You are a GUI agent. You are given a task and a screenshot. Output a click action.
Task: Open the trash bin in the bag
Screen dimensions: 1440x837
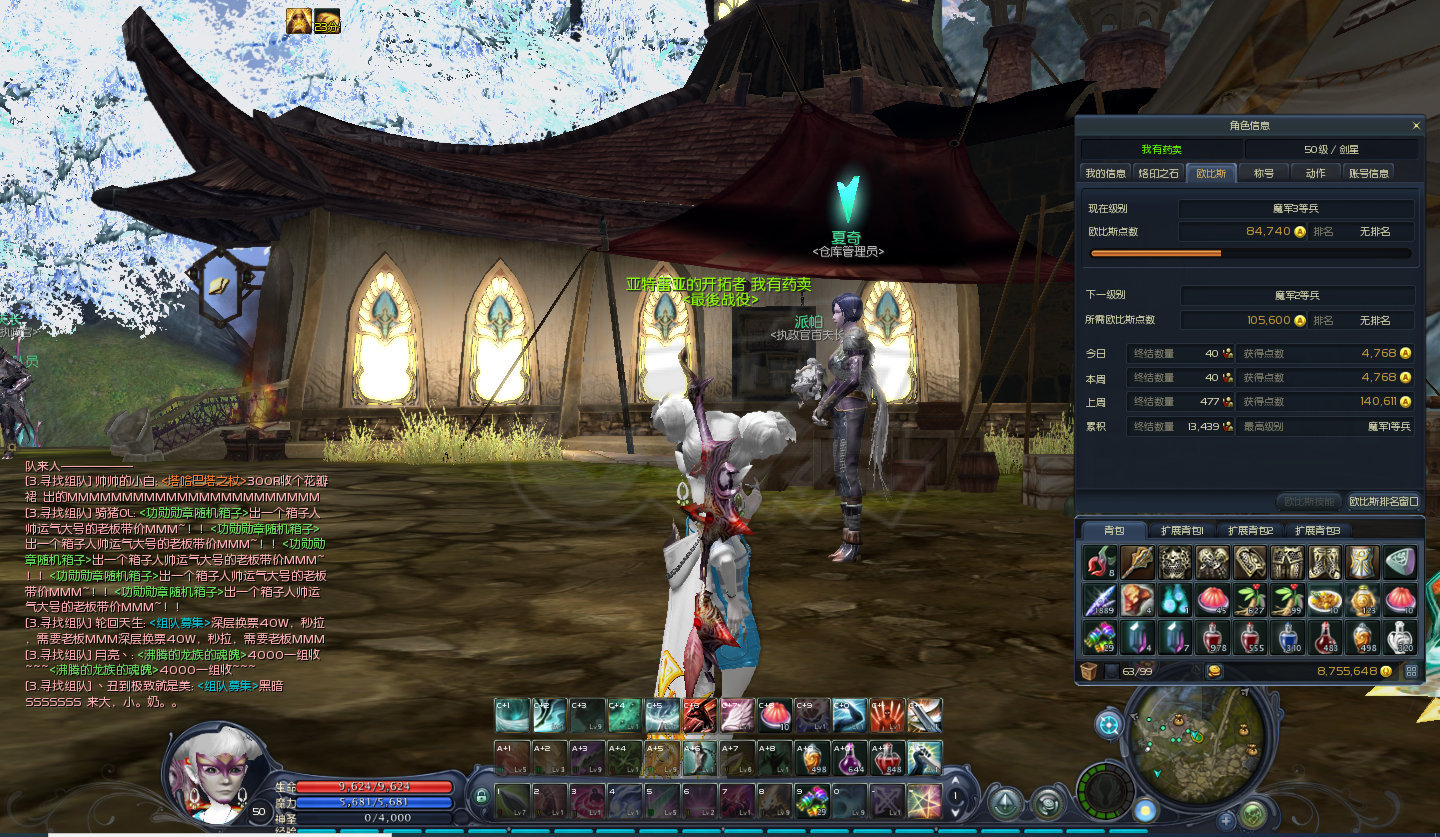1088,671
